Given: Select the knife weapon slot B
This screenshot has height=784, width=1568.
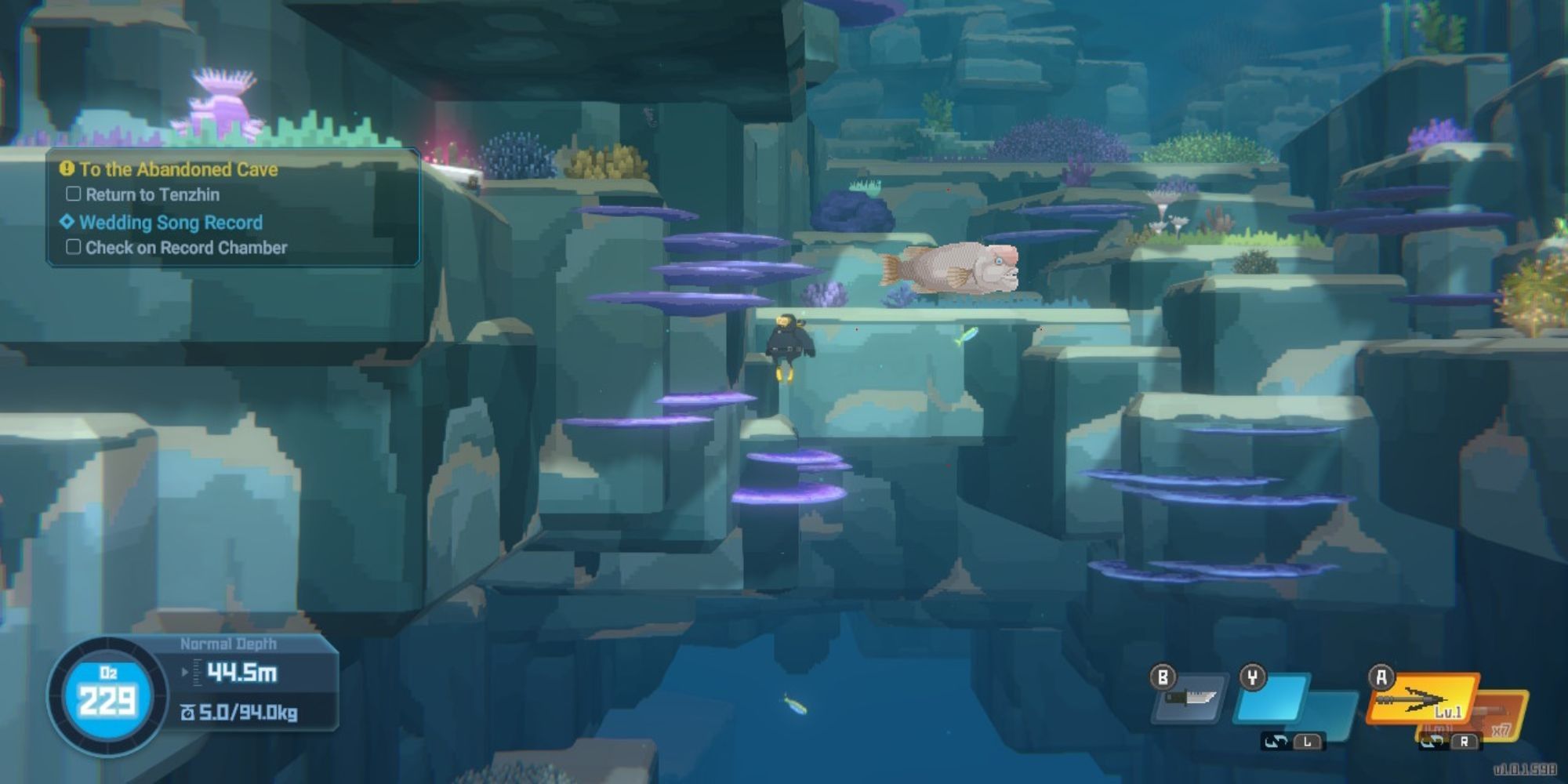Looking at the screenshot, I should click(x=1186, y=700).
